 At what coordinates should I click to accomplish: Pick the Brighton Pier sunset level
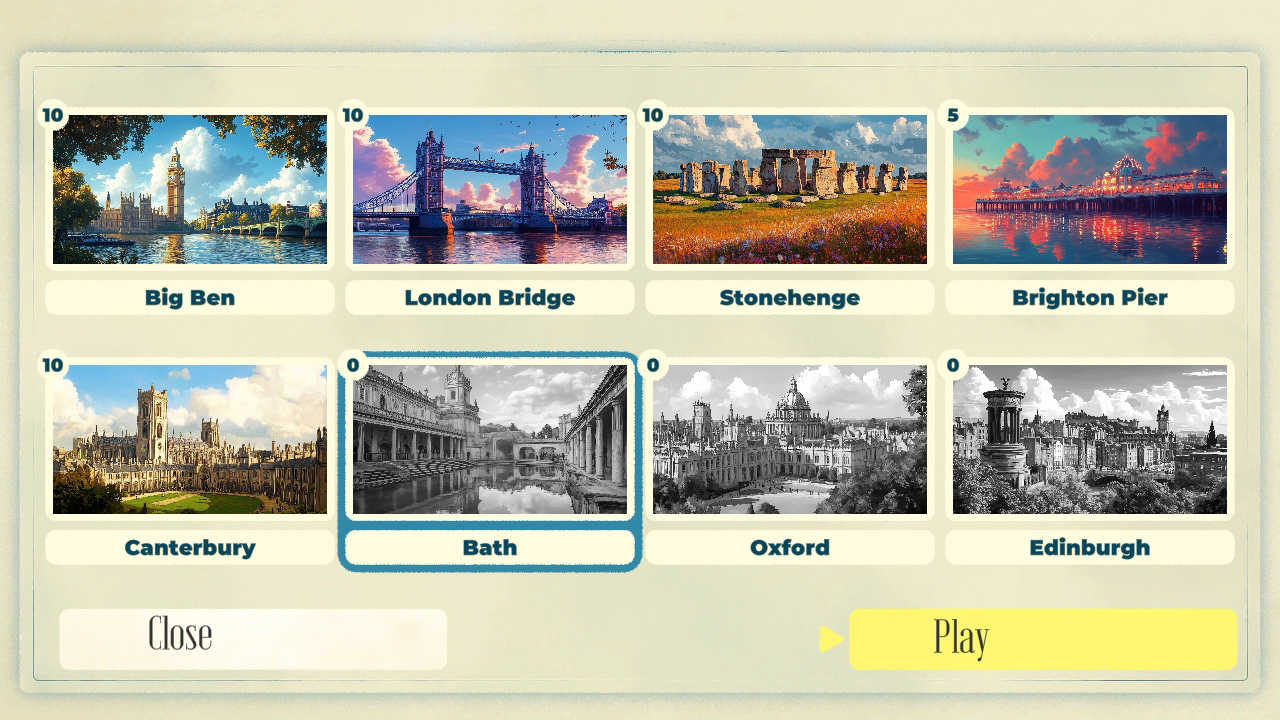click(1089, 190)
